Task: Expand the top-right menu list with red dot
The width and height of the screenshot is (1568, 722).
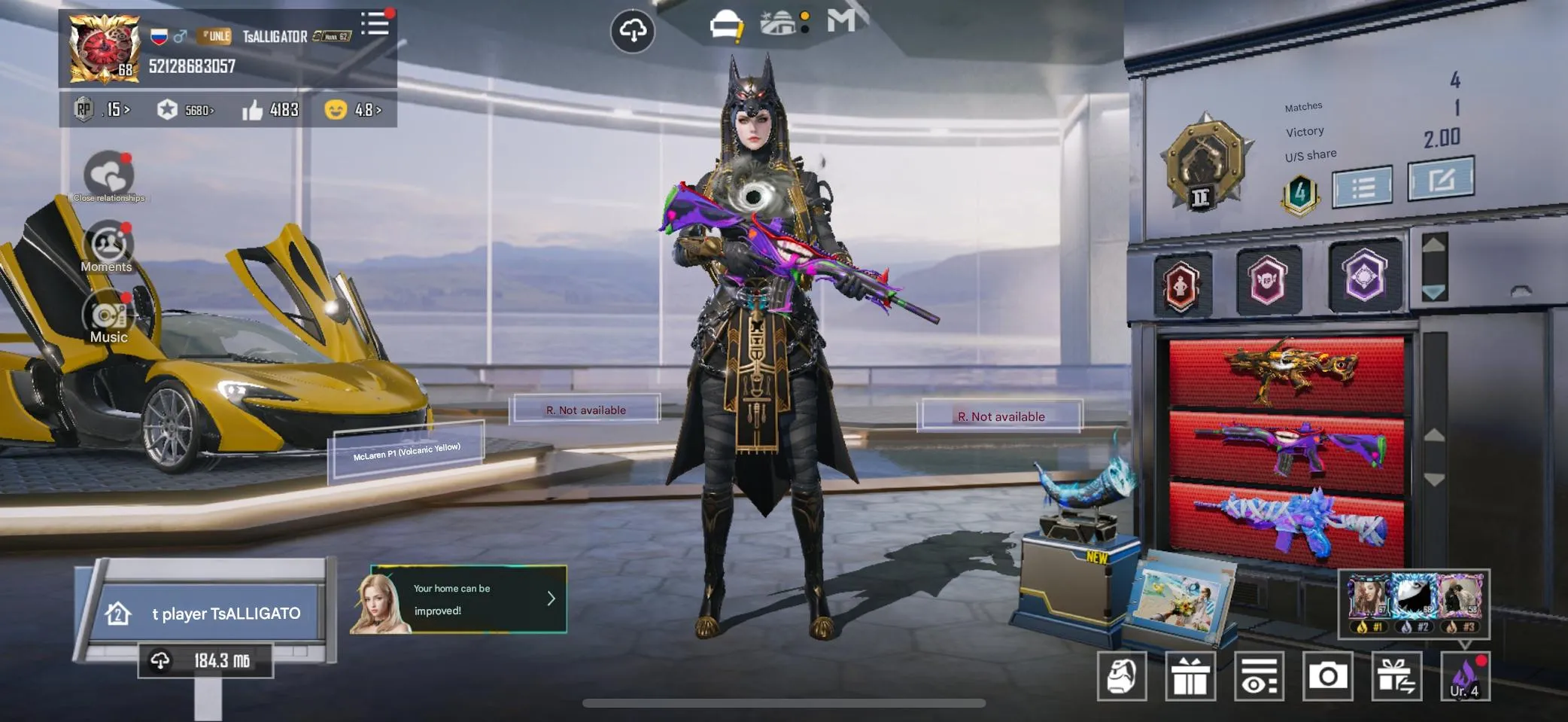Action: click(x=375, y=24)
